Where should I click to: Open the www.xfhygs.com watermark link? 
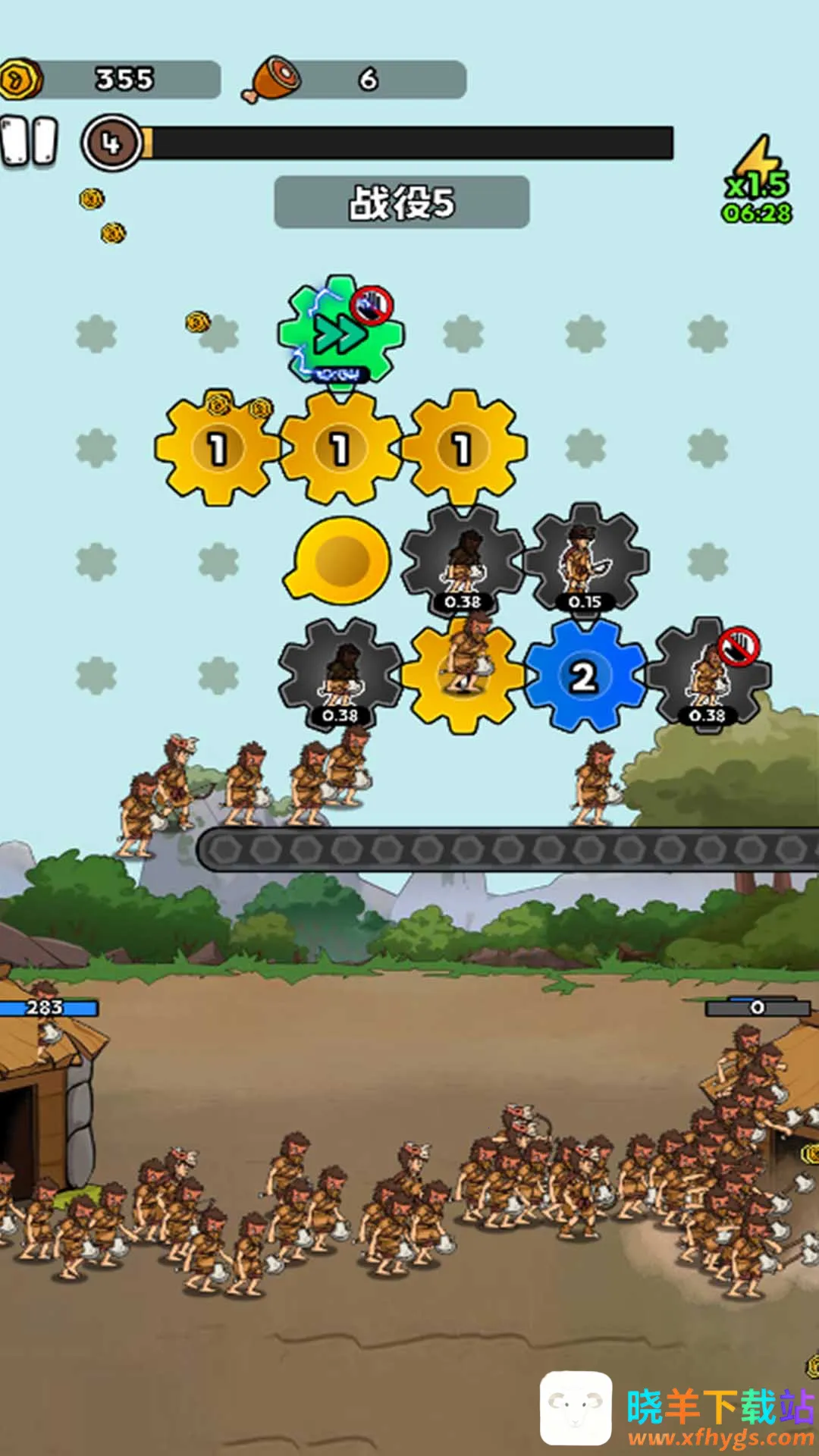(720, 1436)
